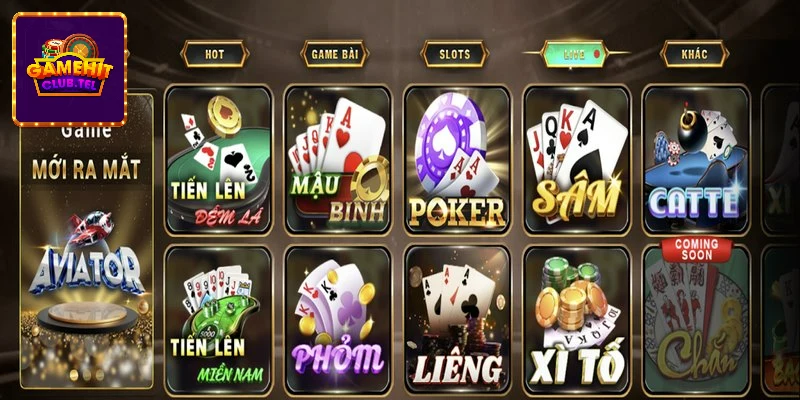The width and height of the screenshot is (800, 400).
Task: Open Tiến Lên Miền Nam game
Action: (x=218, y=316)
